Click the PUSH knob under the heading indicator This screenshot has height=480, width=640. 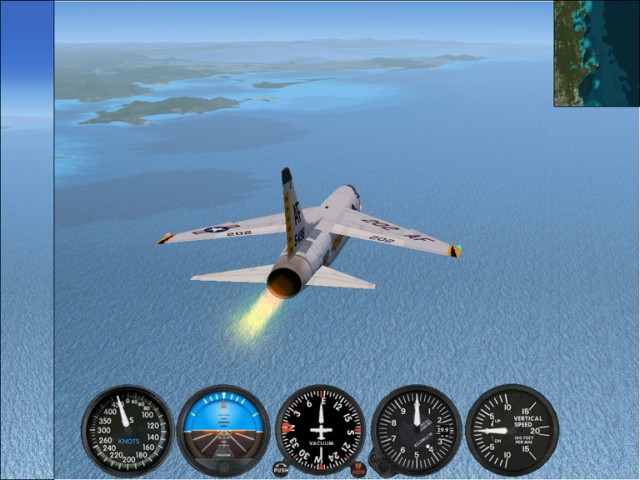[280, 469]
